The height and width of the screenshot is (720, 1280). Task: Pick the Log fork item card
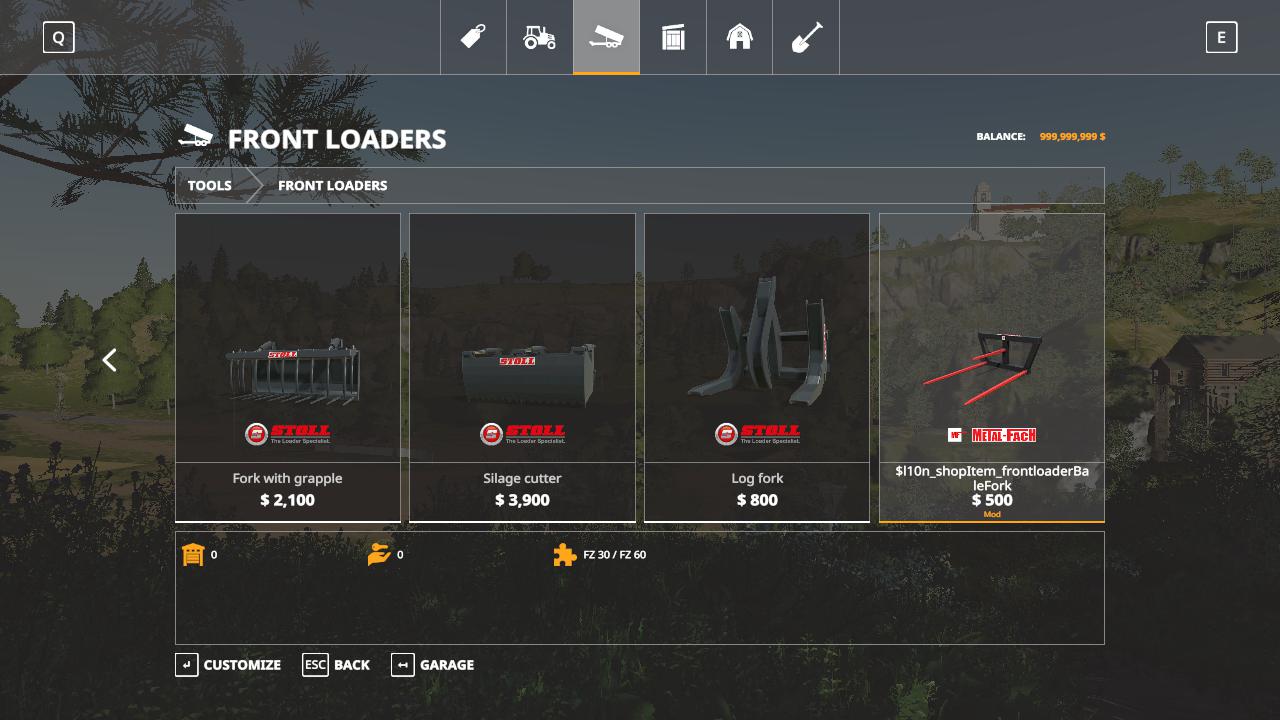coord(757,367)
